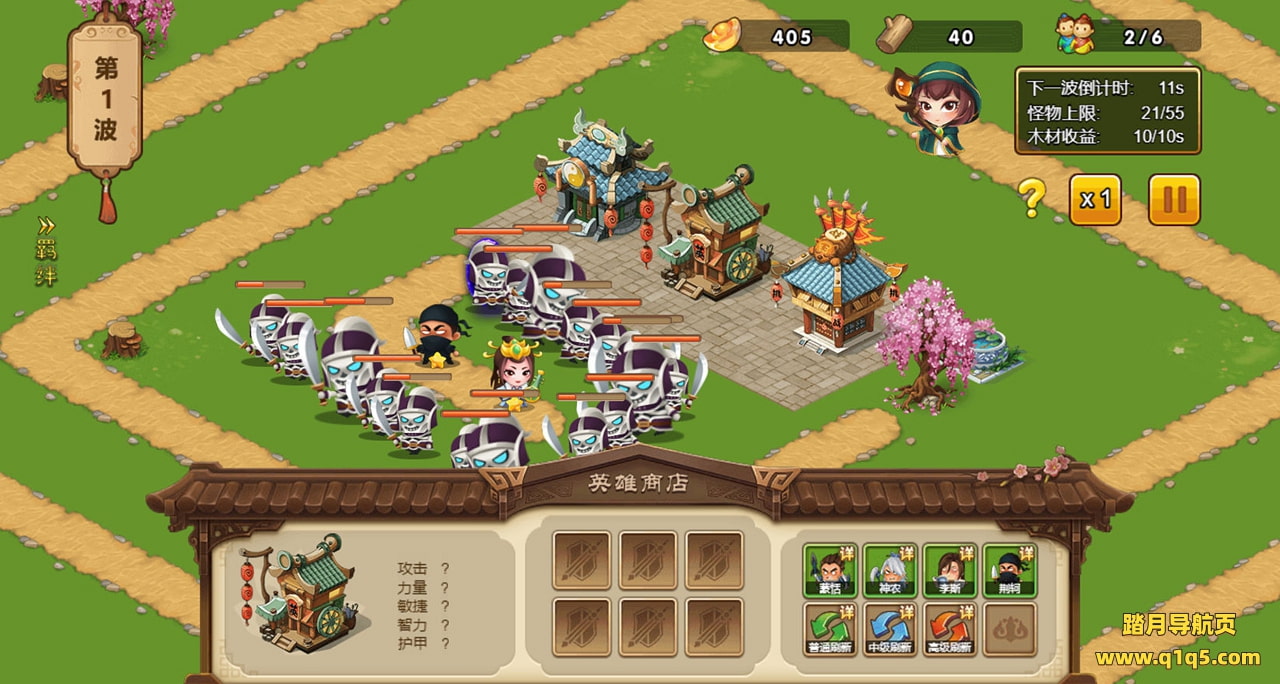The image size is (1280, 684).
Task: Open help with the question mark icon
Action: (x=1032, y=199)
